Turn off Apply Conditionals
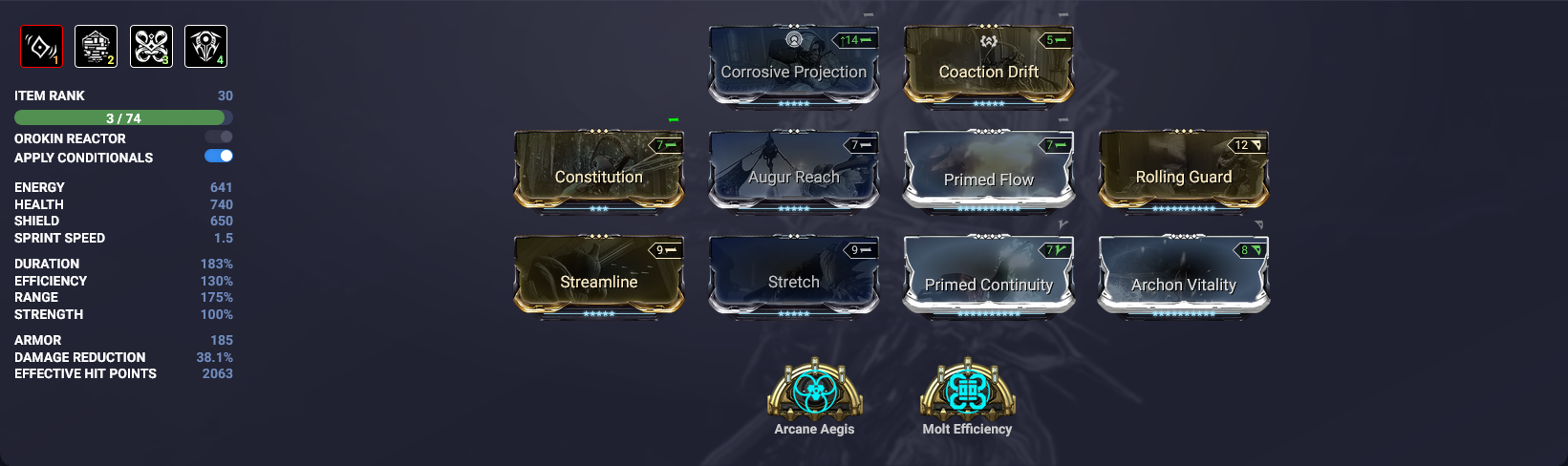The image size is (1568, 466). (x=219, y=156)
